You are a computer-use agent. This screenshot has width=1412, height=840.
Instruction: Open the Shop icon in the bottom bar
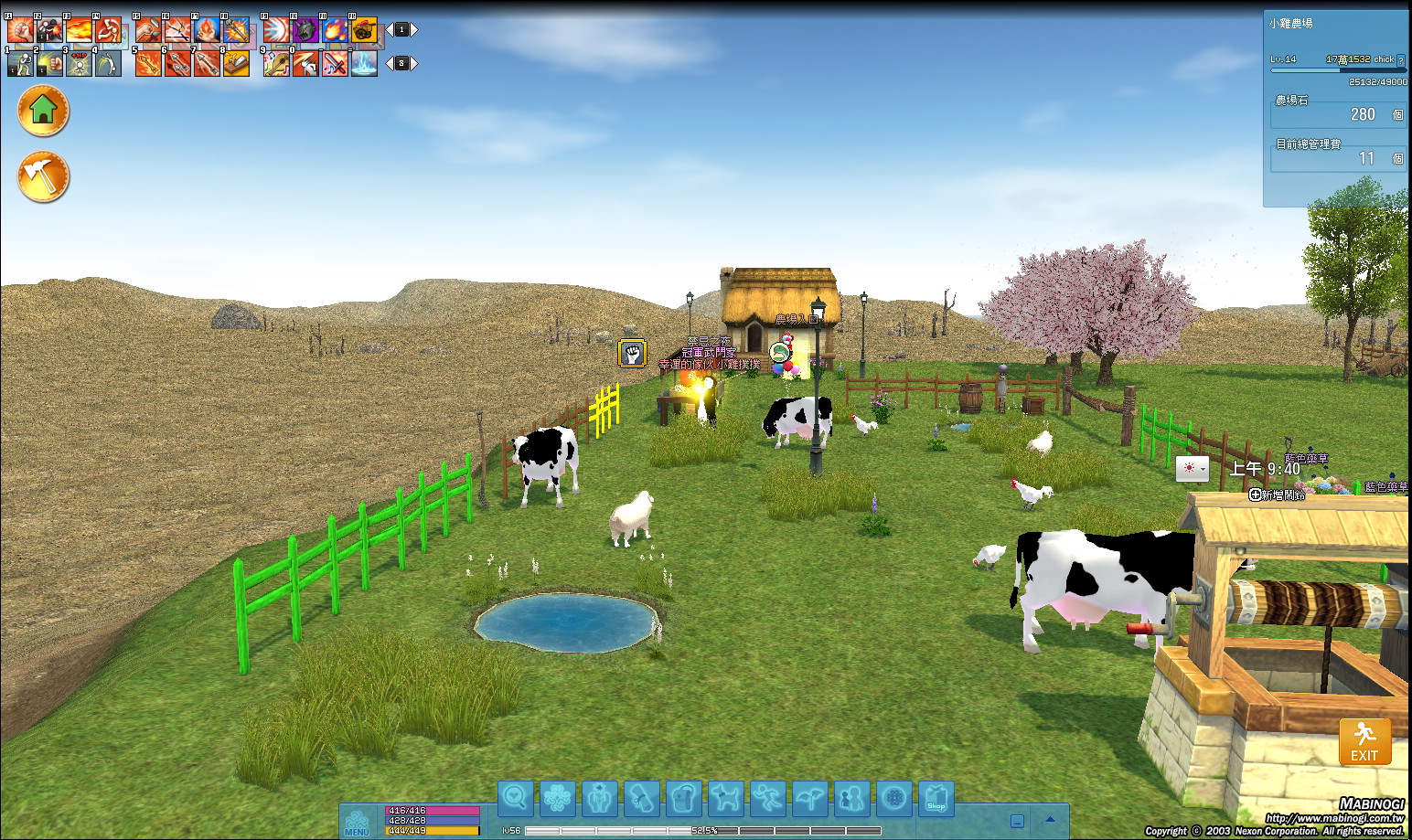(x=936, y=799)
